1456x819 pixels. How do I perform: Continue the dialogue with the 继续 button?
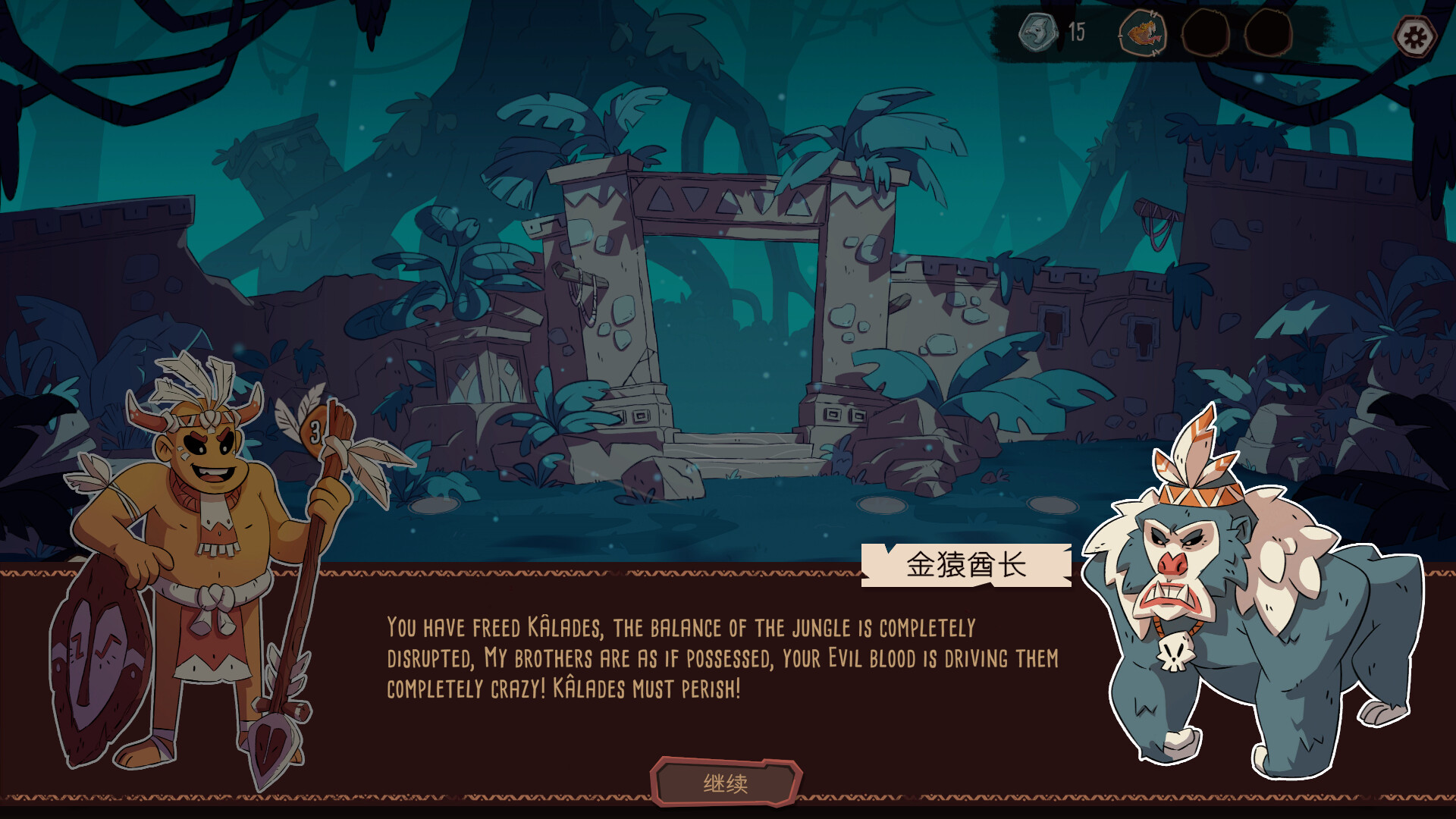[726, 783]
